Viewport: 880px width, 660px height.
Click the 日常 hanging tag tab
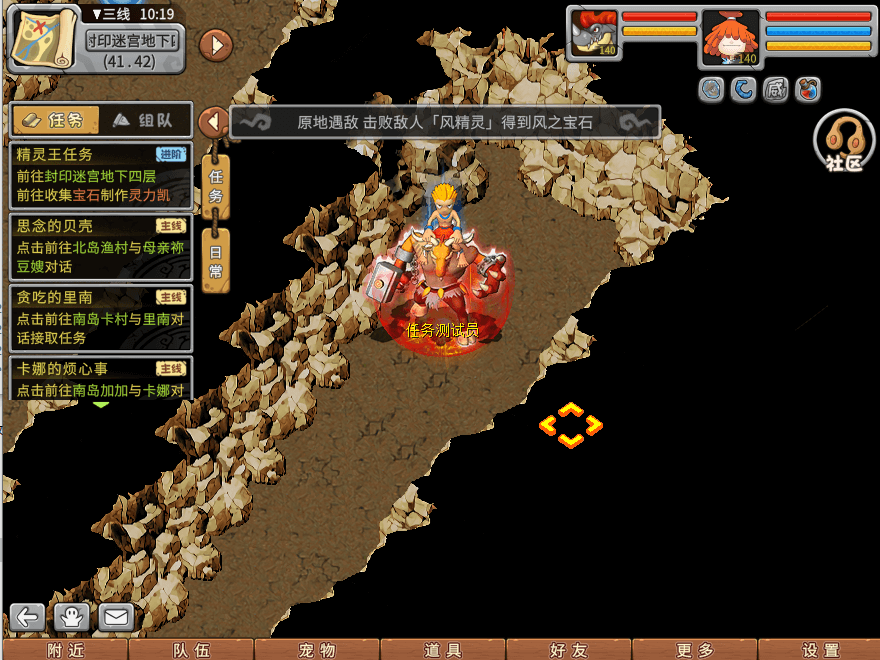(216, 259)
